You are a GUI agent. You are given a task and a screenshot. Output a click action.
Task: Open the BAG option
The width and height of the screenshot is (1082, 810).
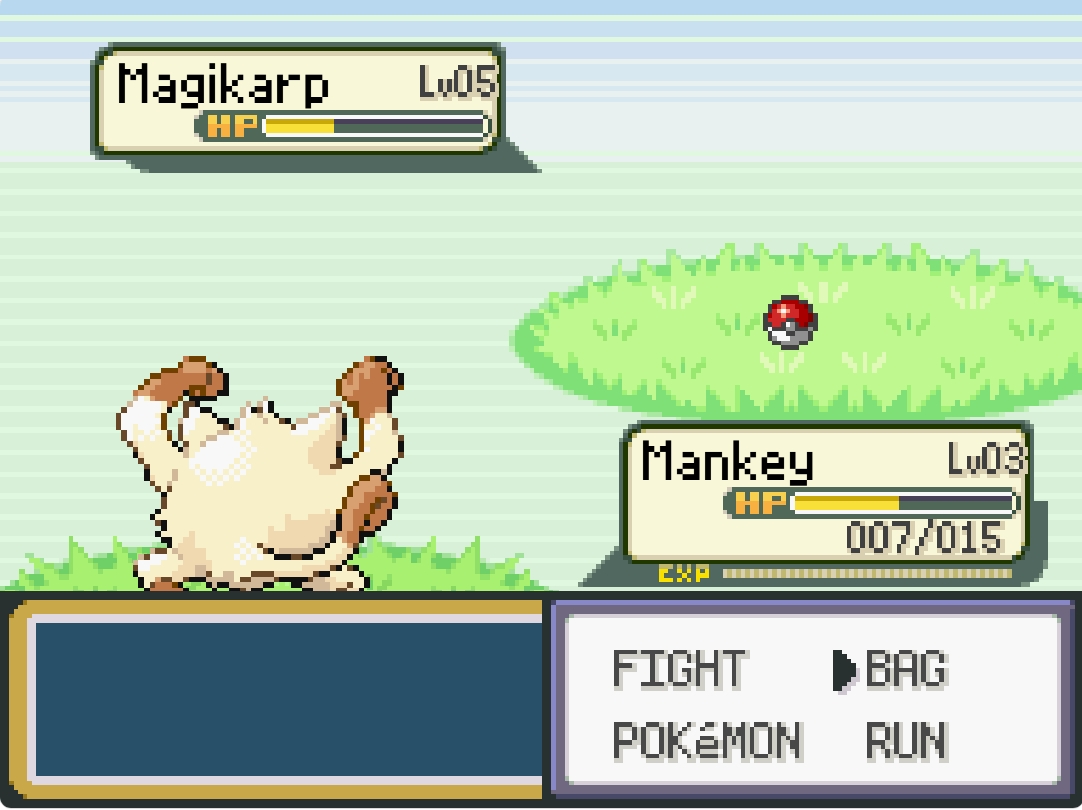coord(905,669)
